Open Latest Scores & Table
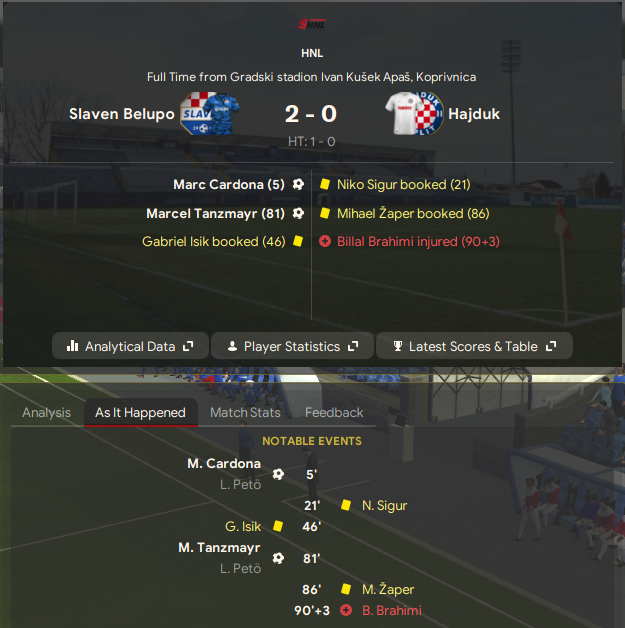 [x=474, y=346]
